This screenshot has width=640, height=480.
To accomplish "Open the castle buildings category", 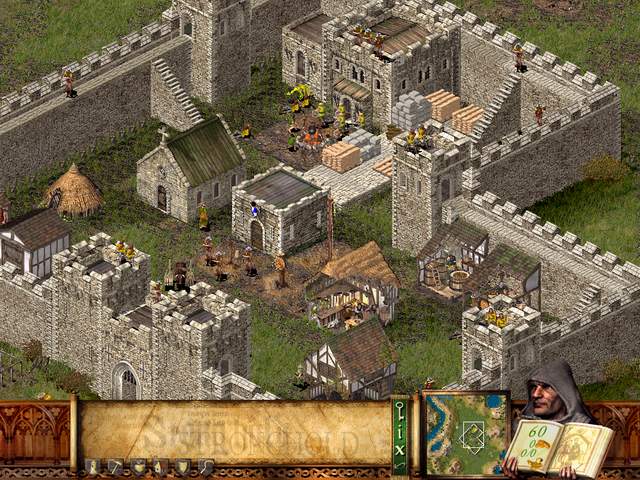I will 92,466.
